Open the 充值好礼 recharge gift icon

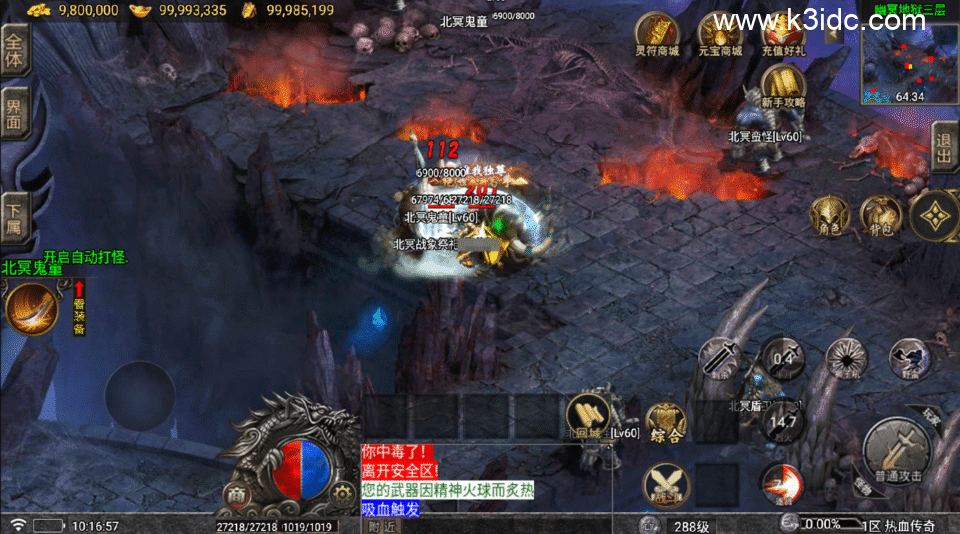click(783, 34)
